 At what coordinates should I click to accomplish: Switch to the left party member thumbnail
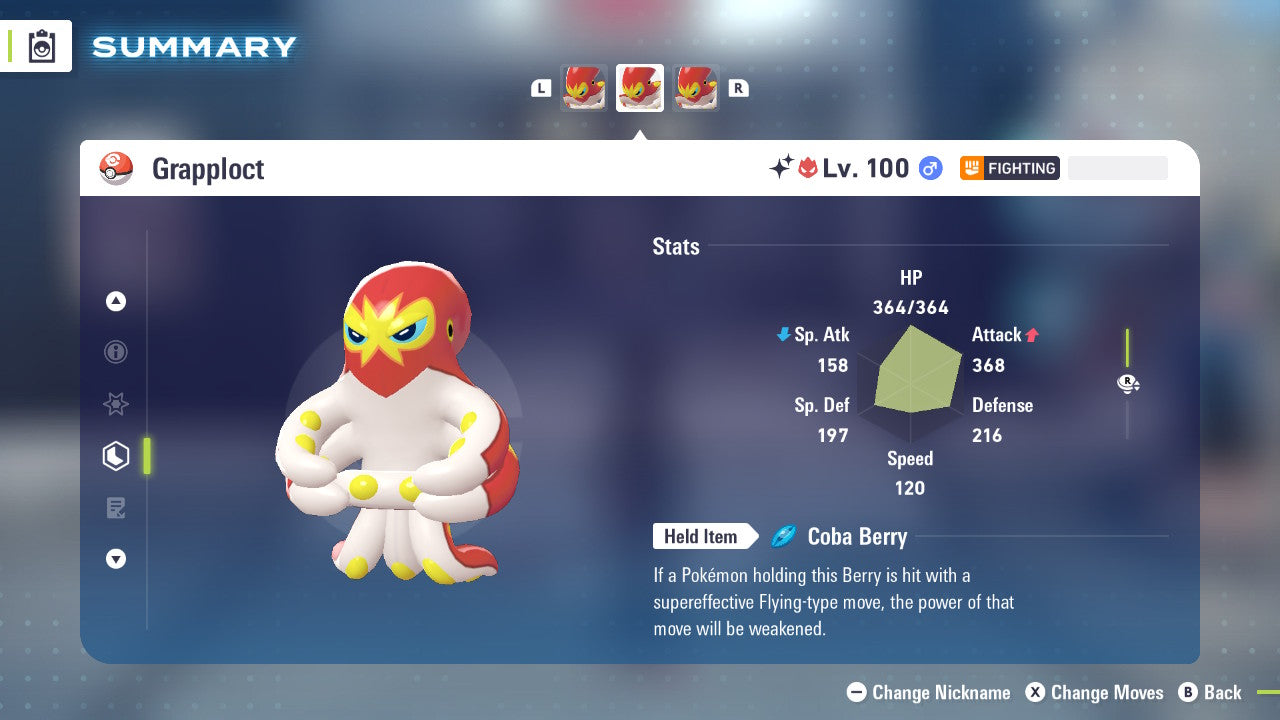(x=584, y=88)
